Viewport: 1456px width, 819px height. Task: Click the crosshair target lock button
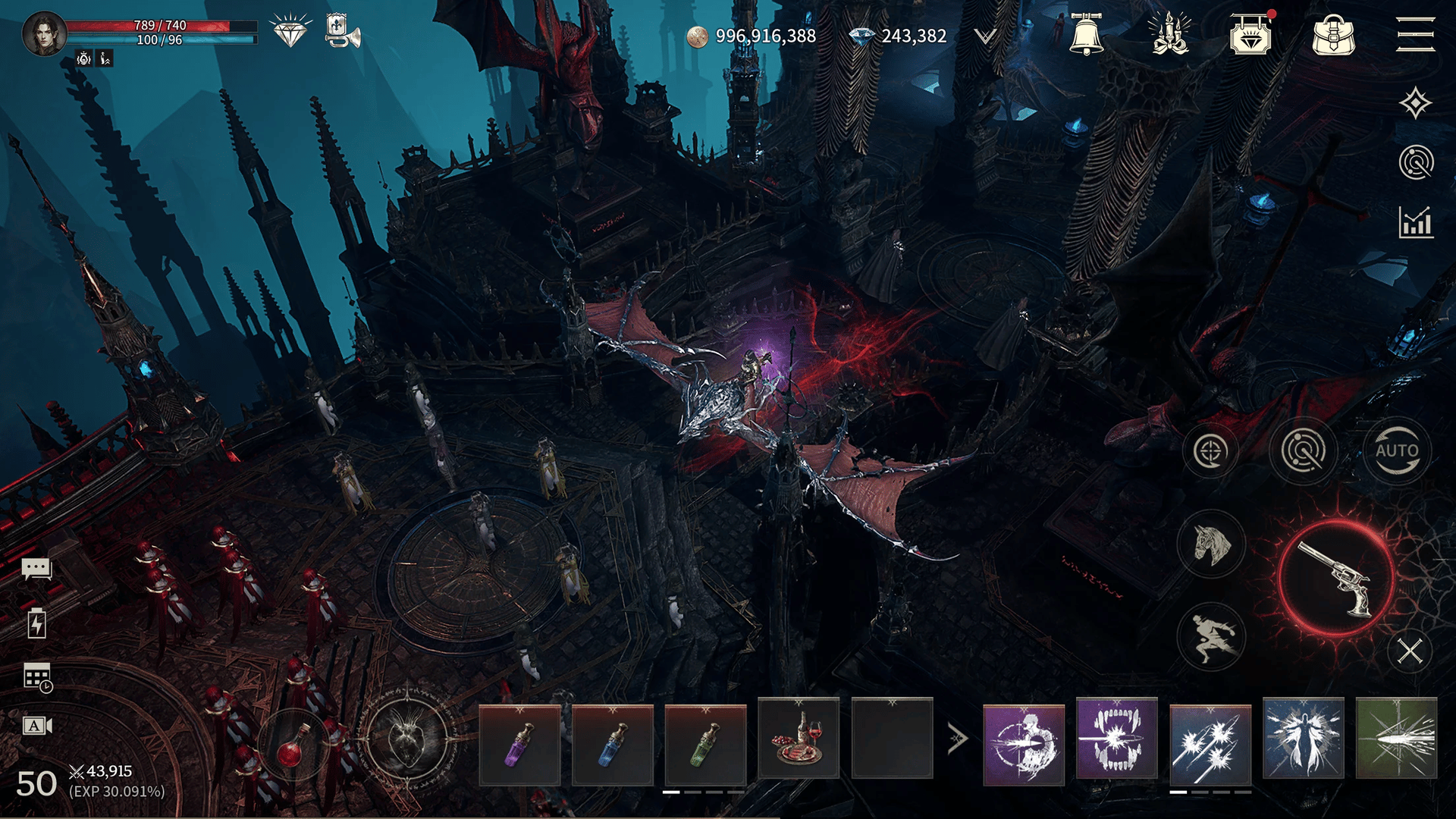coord(1210,451)
